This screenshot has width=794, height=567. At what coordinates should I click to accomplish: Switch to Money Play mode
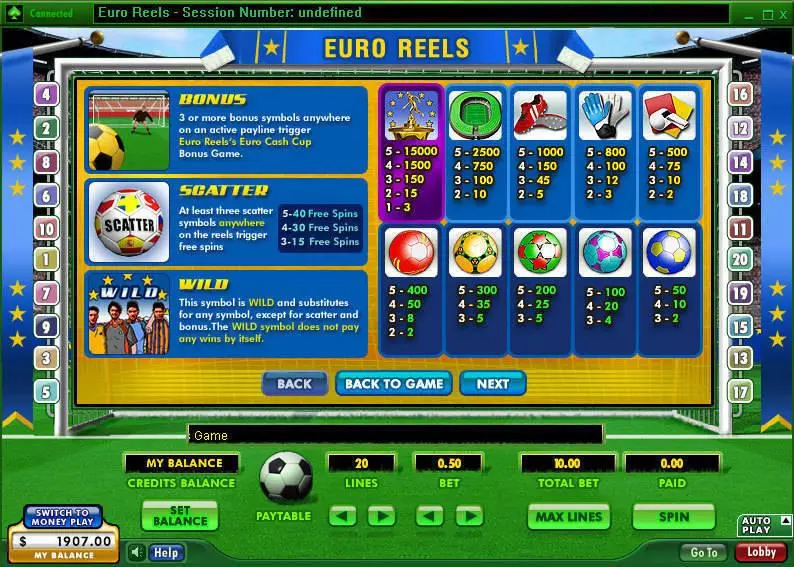[64, 517]
